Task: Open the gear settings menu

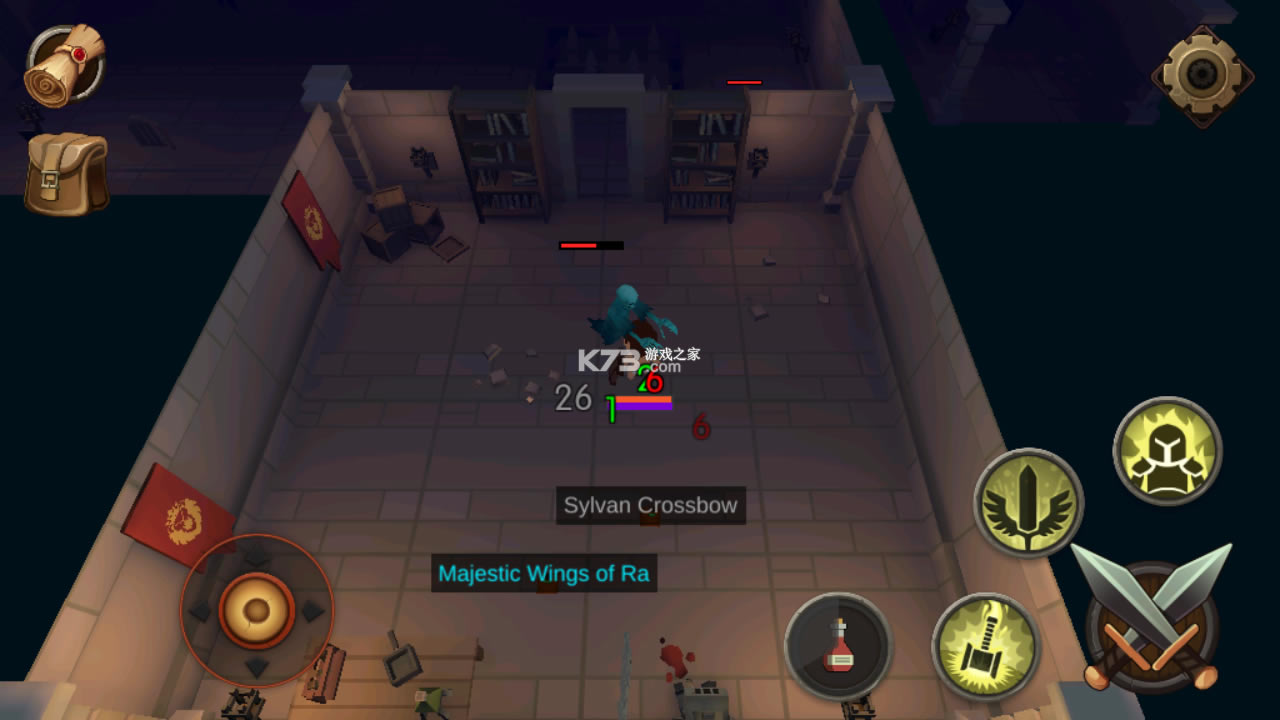Action: point(1201,74)
